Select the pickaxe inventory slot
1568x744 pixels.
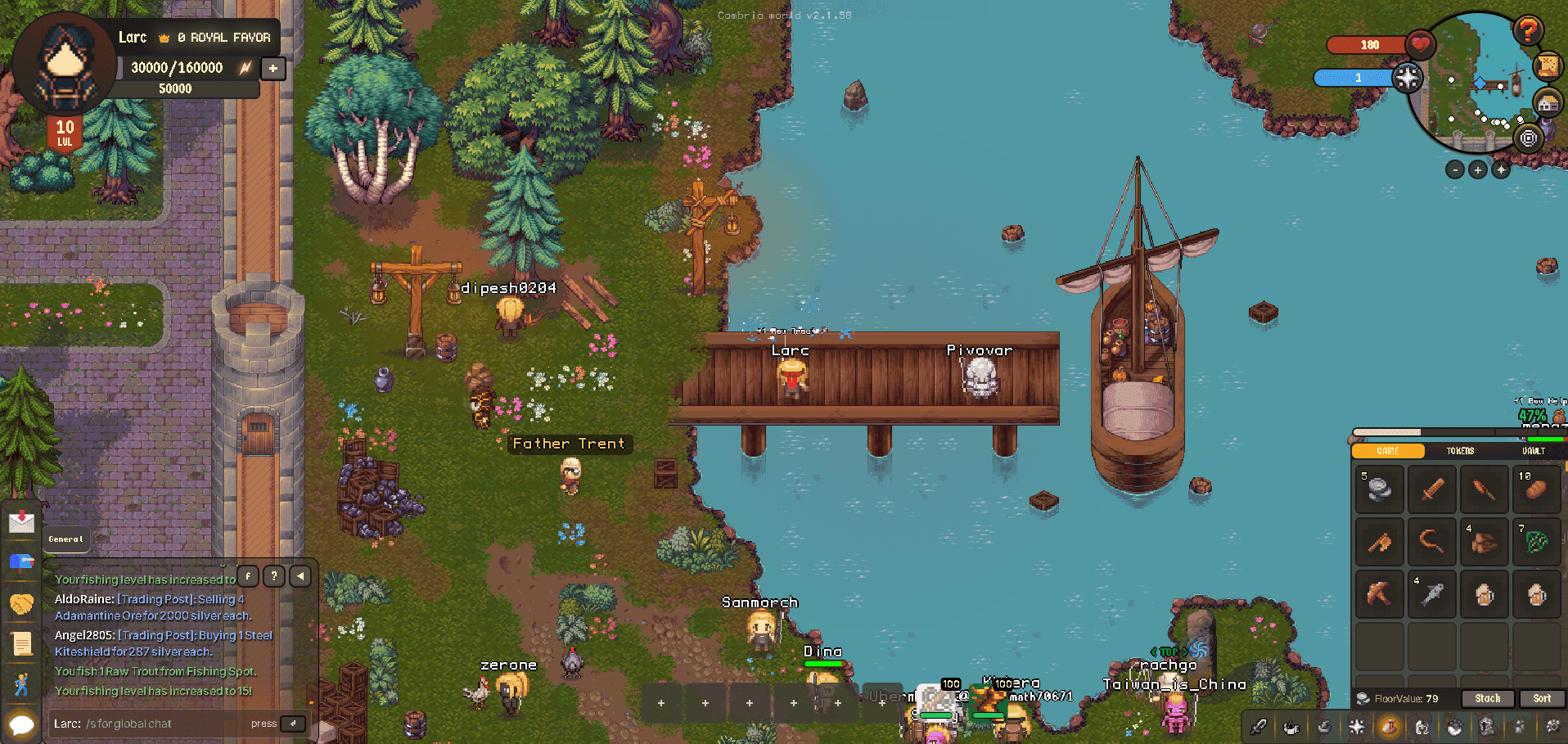tap(1379, 593)
